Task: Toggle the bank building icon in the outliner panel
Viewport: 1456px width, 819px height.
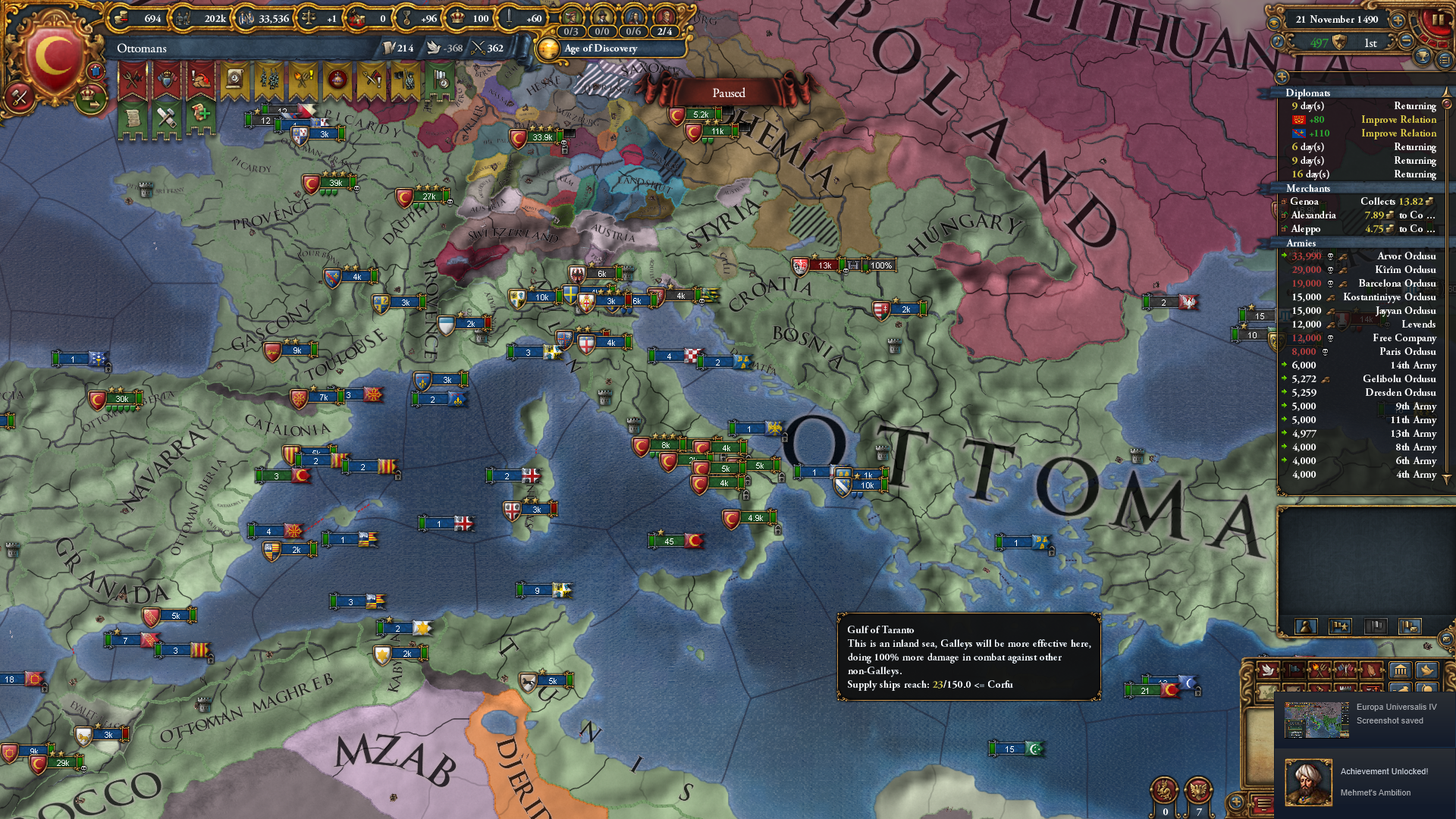Action: pos(1400,670)
